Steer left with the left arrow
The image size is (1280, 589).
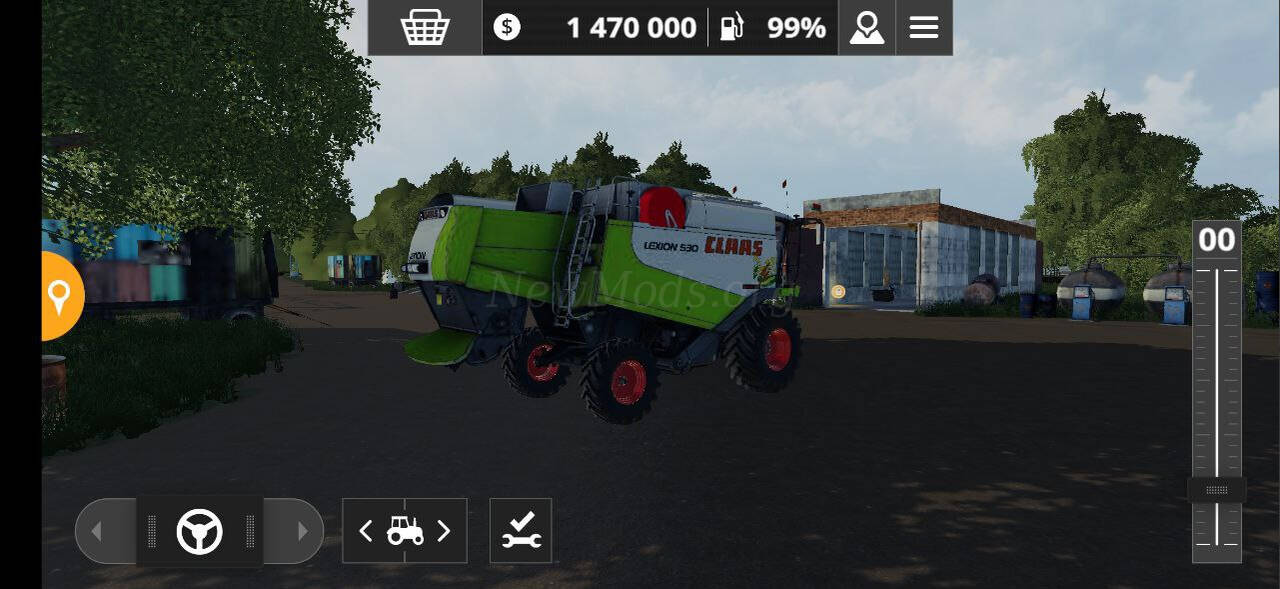[98, 531]
